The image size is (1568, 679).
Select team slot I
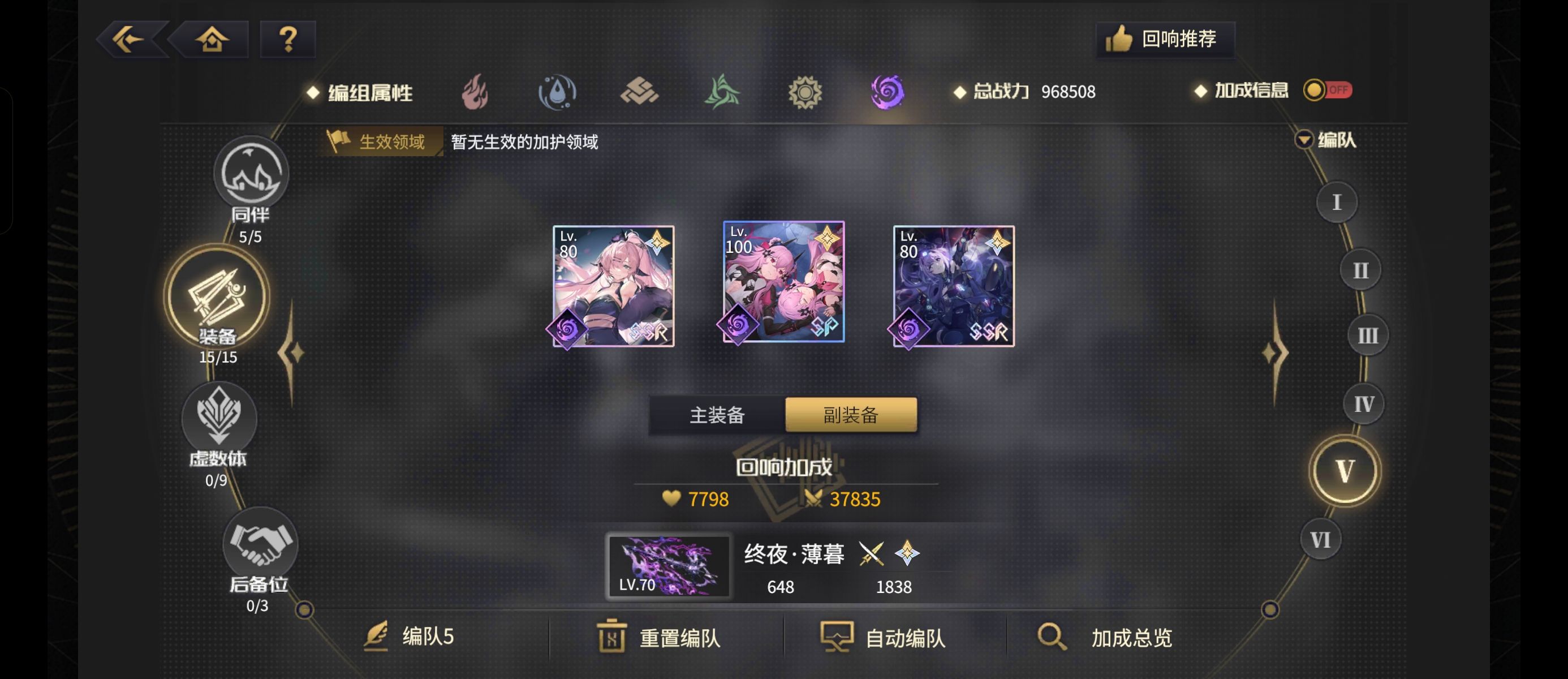tap(1337, 201)
